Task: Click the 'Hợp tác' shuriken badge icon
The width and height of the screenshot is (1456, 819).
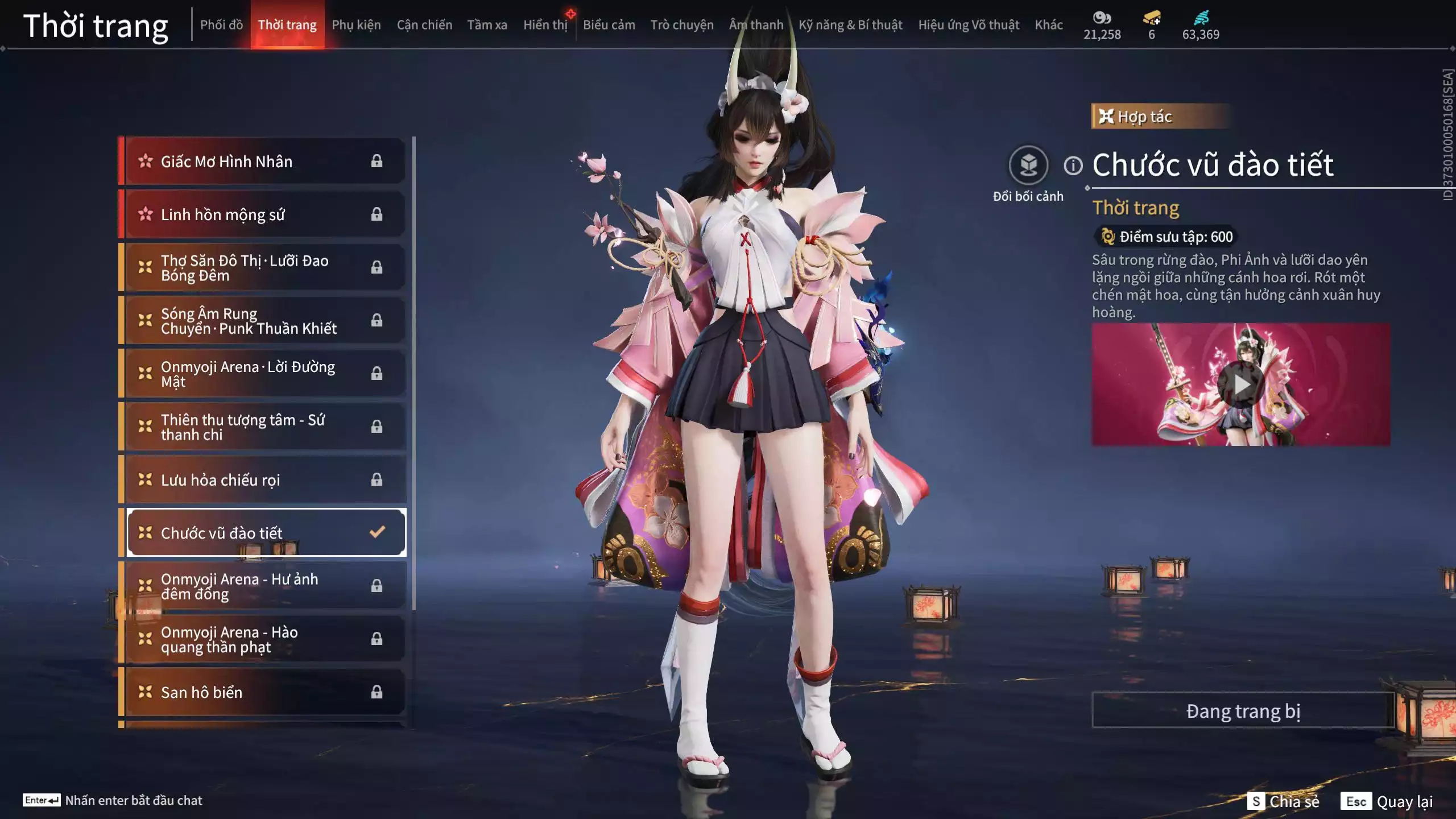Action: (x=1106, y=116)
